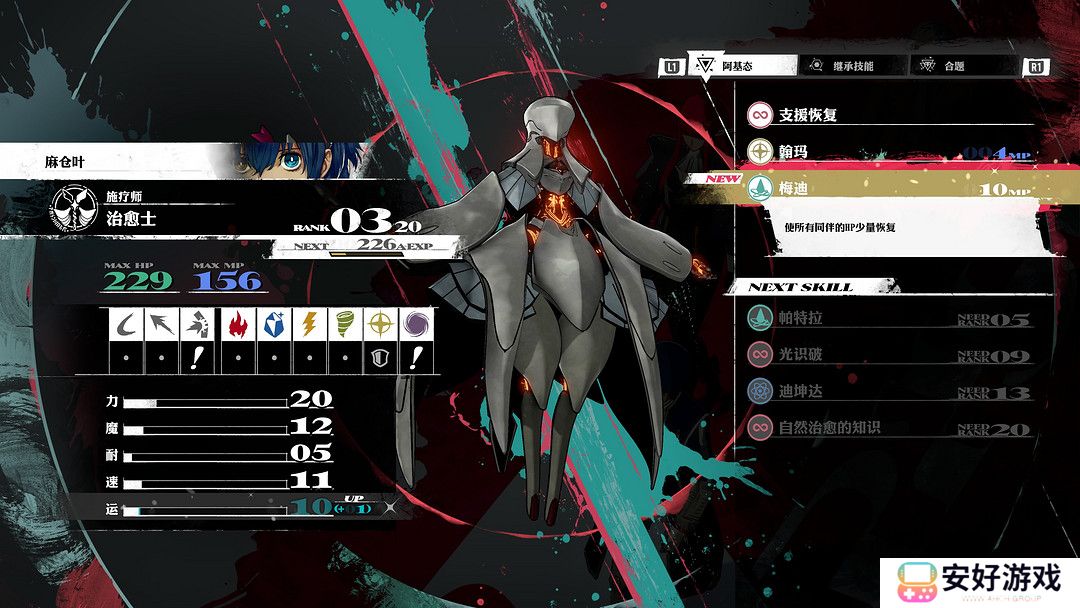Click the slash affinity icon
The height and width of the screenshot is (608, 1080).
(126, 324)
